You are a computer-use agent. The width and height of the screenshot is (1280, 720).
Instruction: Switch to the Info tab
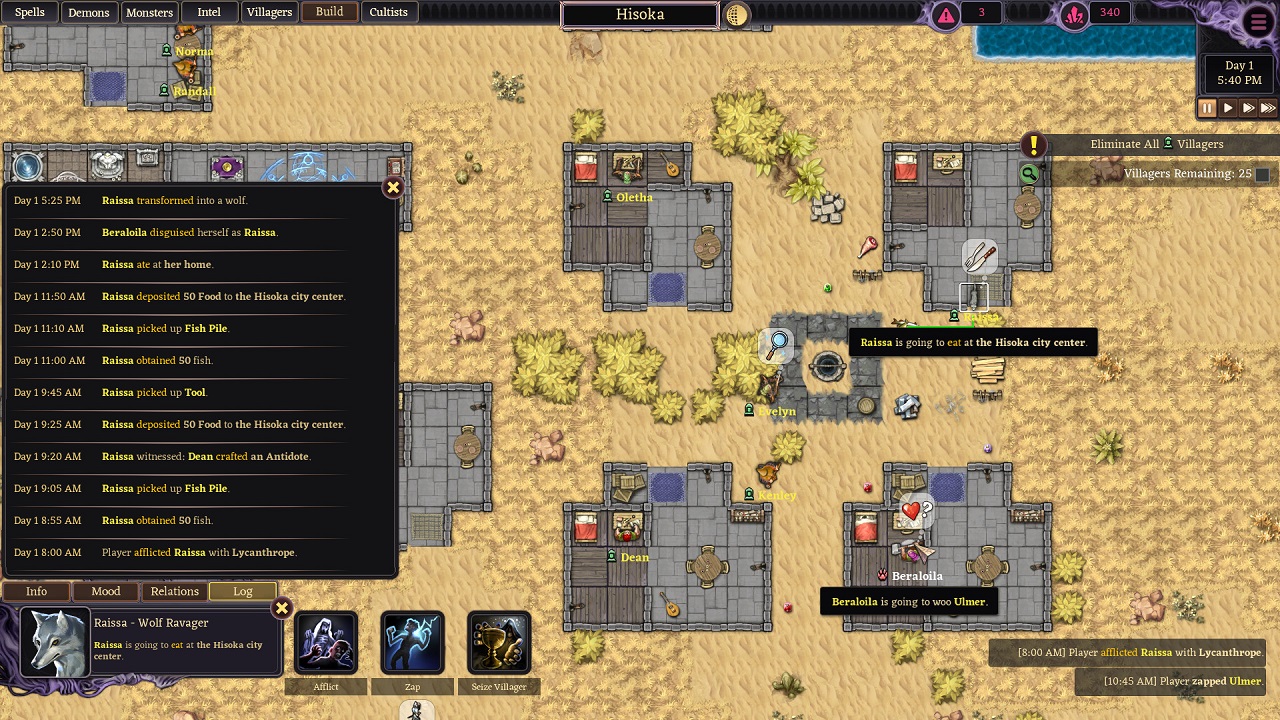pos(36,591)
